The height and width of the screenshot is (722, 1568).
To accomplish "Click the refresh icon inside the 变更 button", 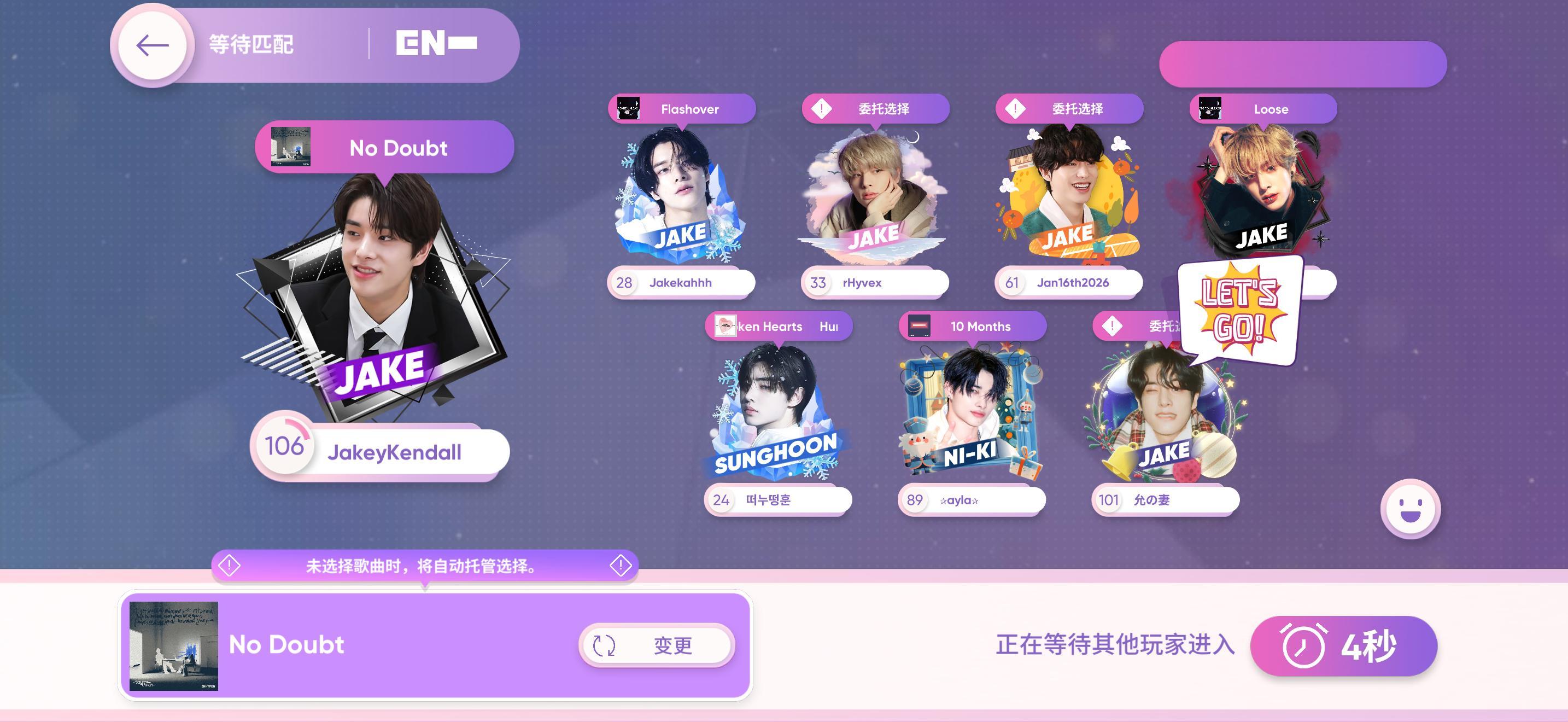I will (603, 647).
